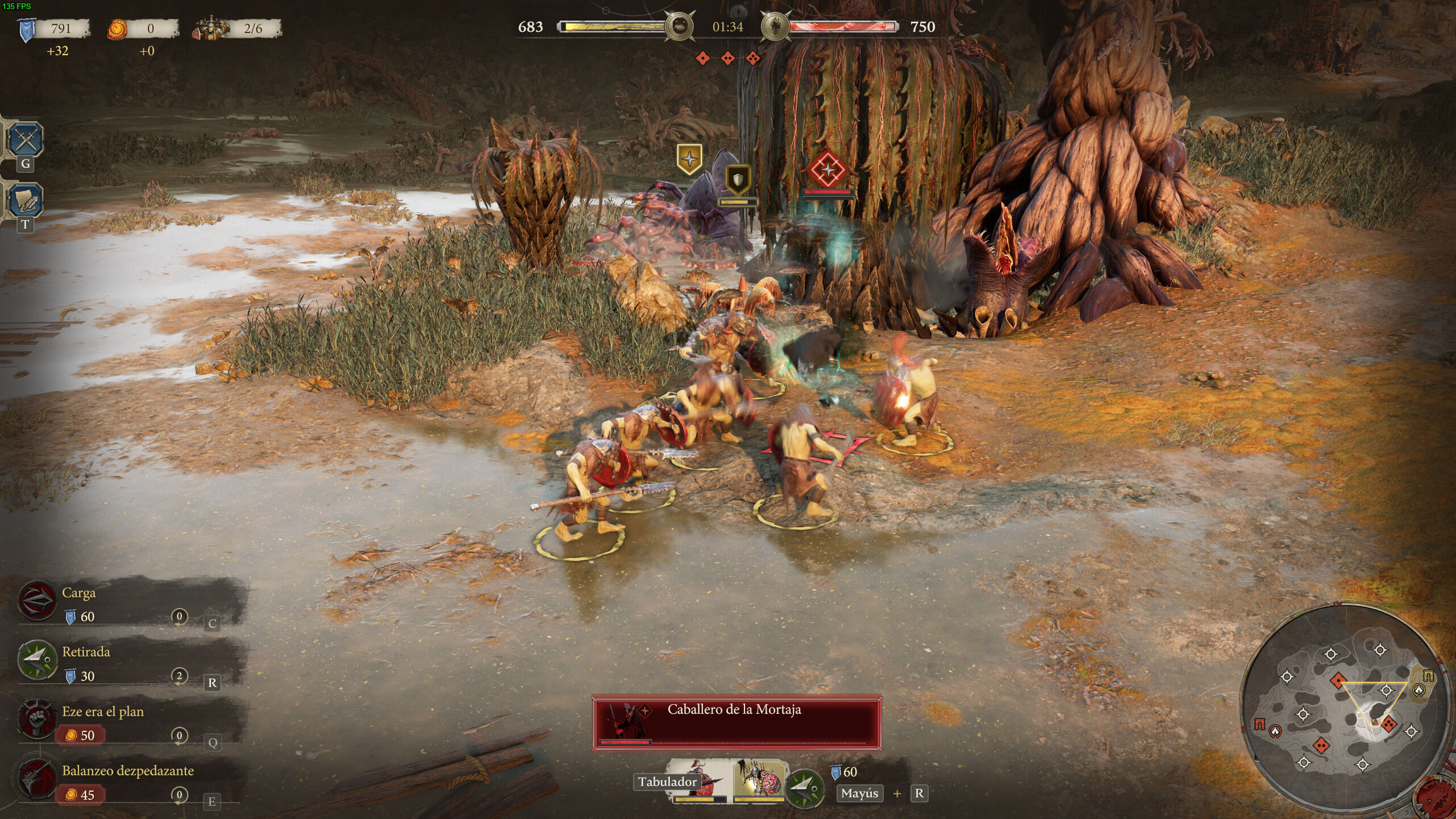Choose the highlighted orruk squad portrait

(x=758, y=779)
